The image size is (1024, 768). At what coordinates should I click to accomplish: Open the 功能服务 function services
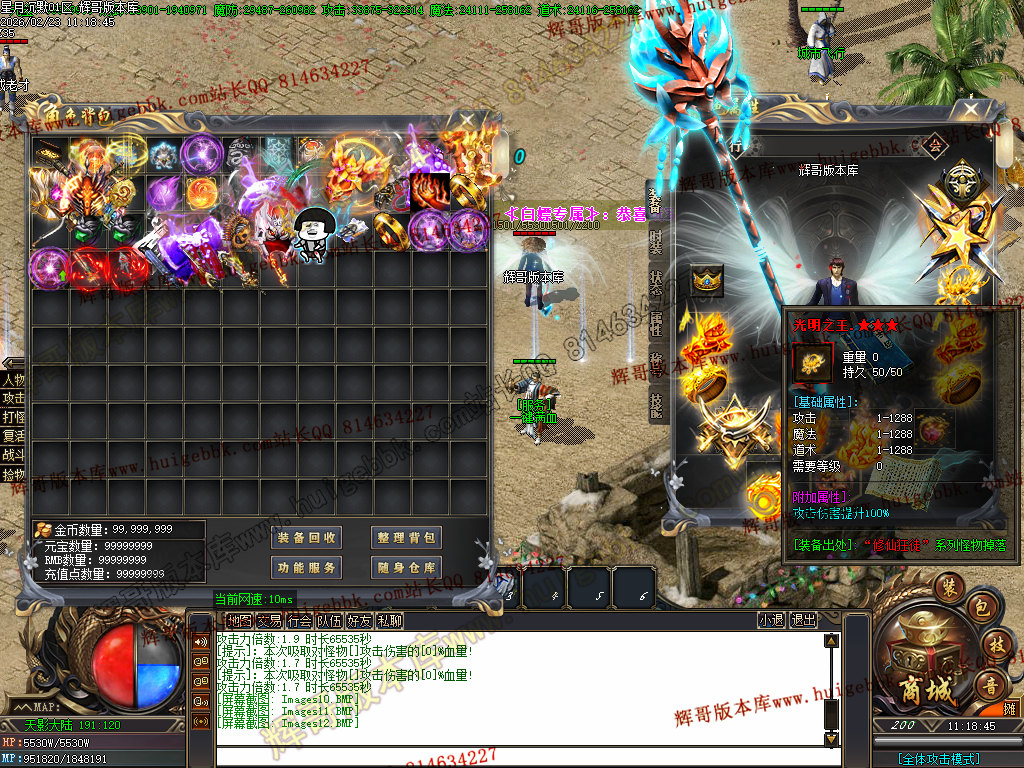click(307, 568)
